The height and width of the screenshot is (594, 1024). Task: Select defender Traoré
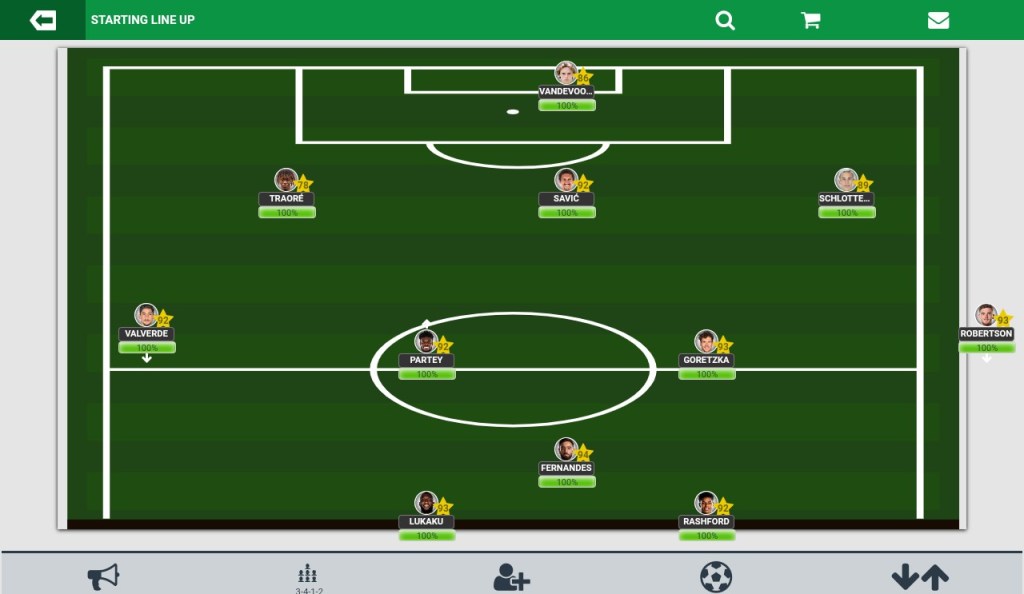pyautogui.click(x=287, y=182)
